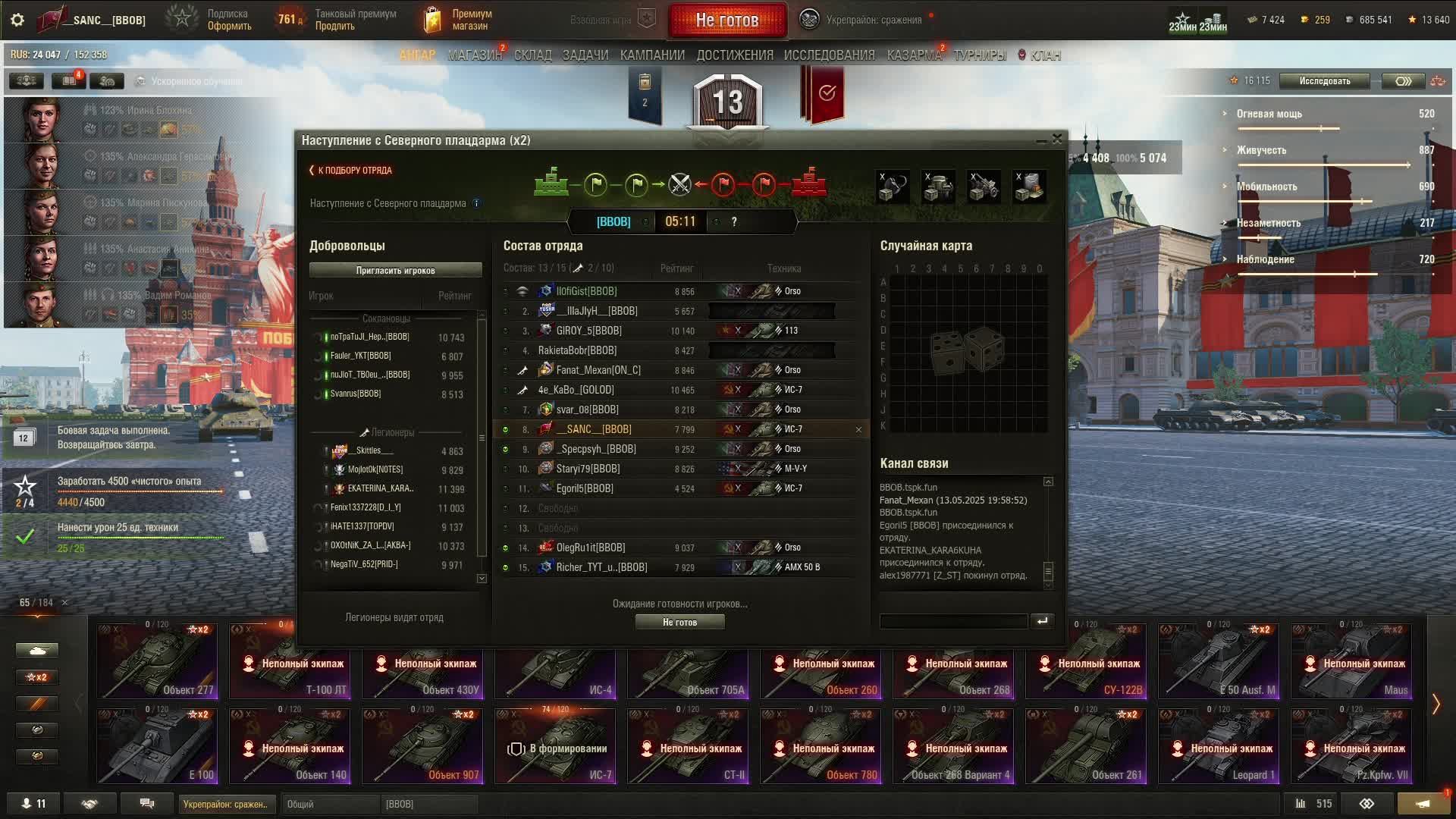The width and height of the screenshot is (1456, 819).
Task: Select player row GiROY_5[BBOB]
Action: click(x=588, y=331)
